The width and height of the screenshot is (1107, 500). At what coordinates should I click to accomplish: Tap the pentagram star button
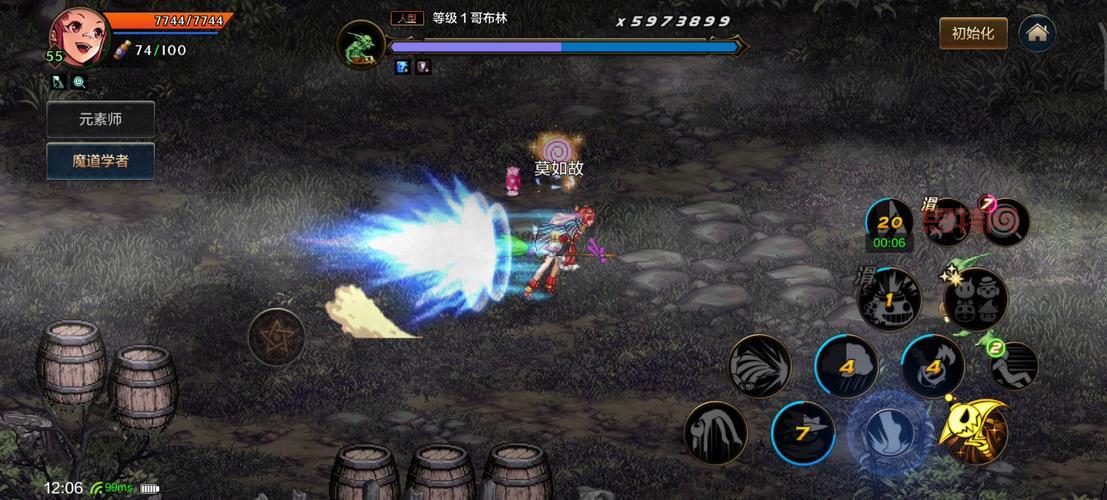pos(276,335)
